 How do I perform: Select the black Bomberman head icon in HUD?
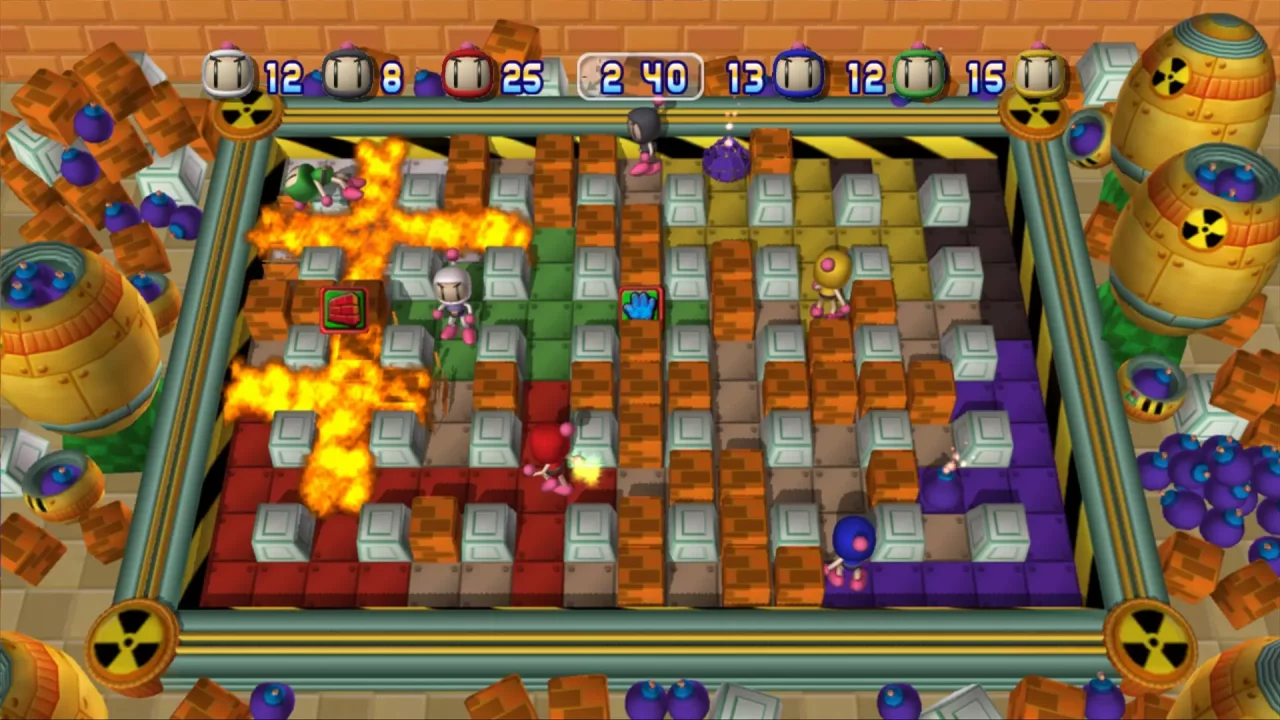point(350,75)
